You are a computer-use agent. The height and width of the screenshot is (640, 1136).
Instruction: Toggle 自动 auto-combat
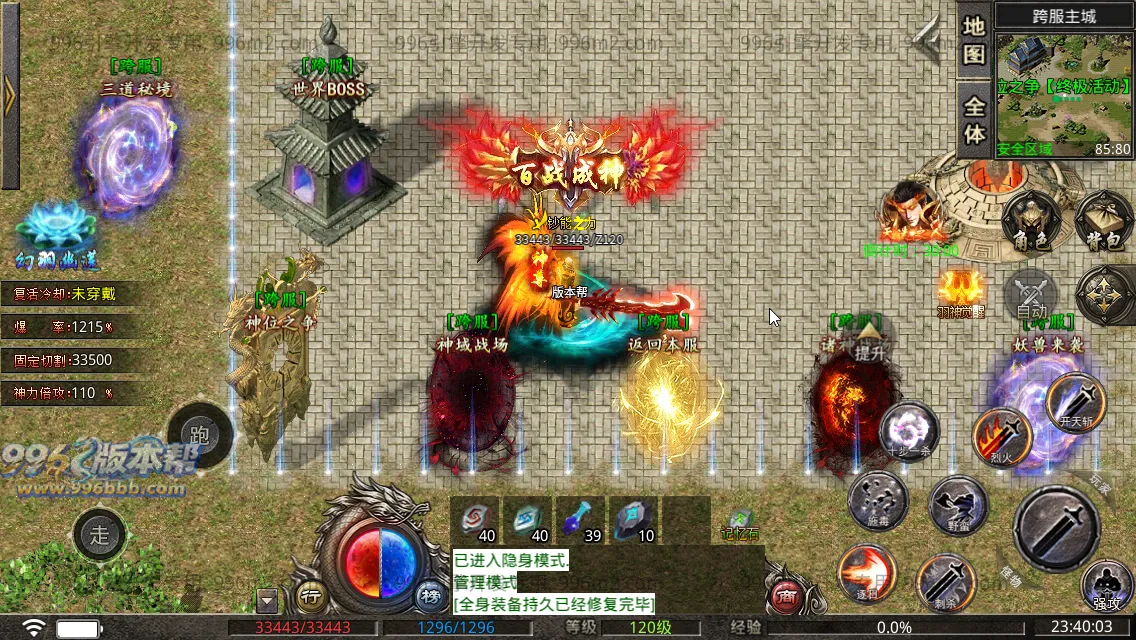[x=1031, y=297]
